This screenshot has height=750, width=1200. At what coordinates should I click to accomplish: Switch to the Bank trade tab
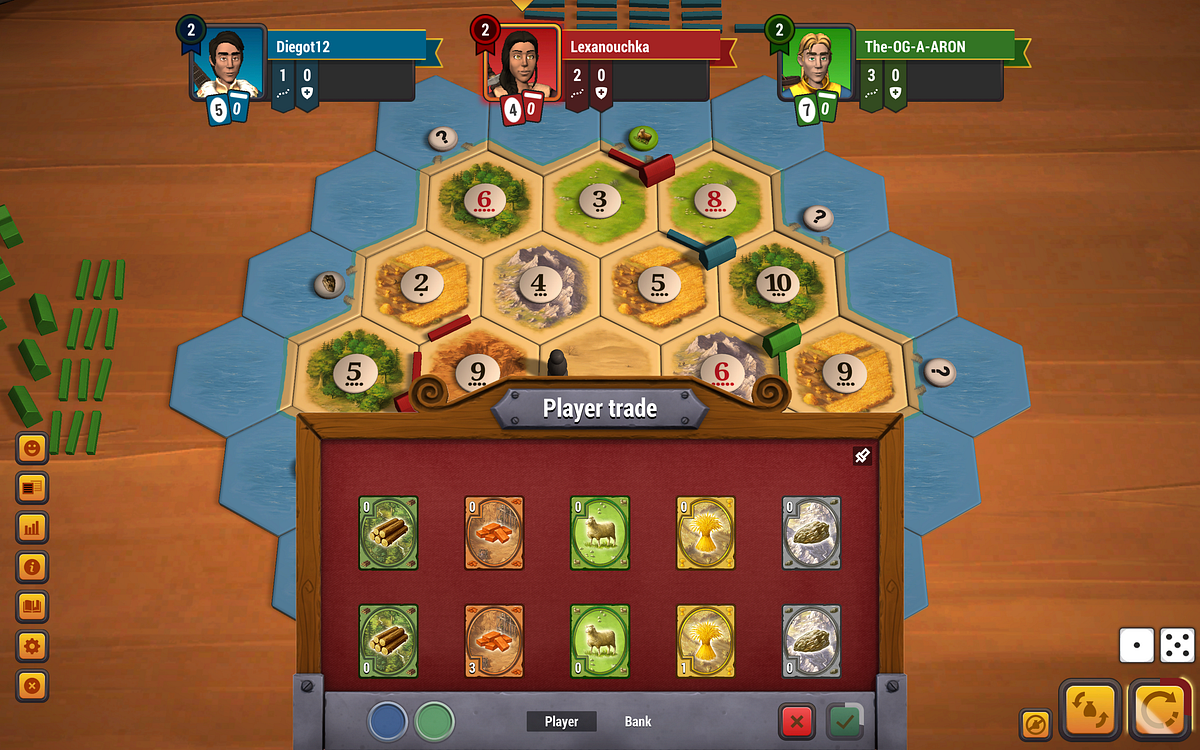[x=638, y=721]
